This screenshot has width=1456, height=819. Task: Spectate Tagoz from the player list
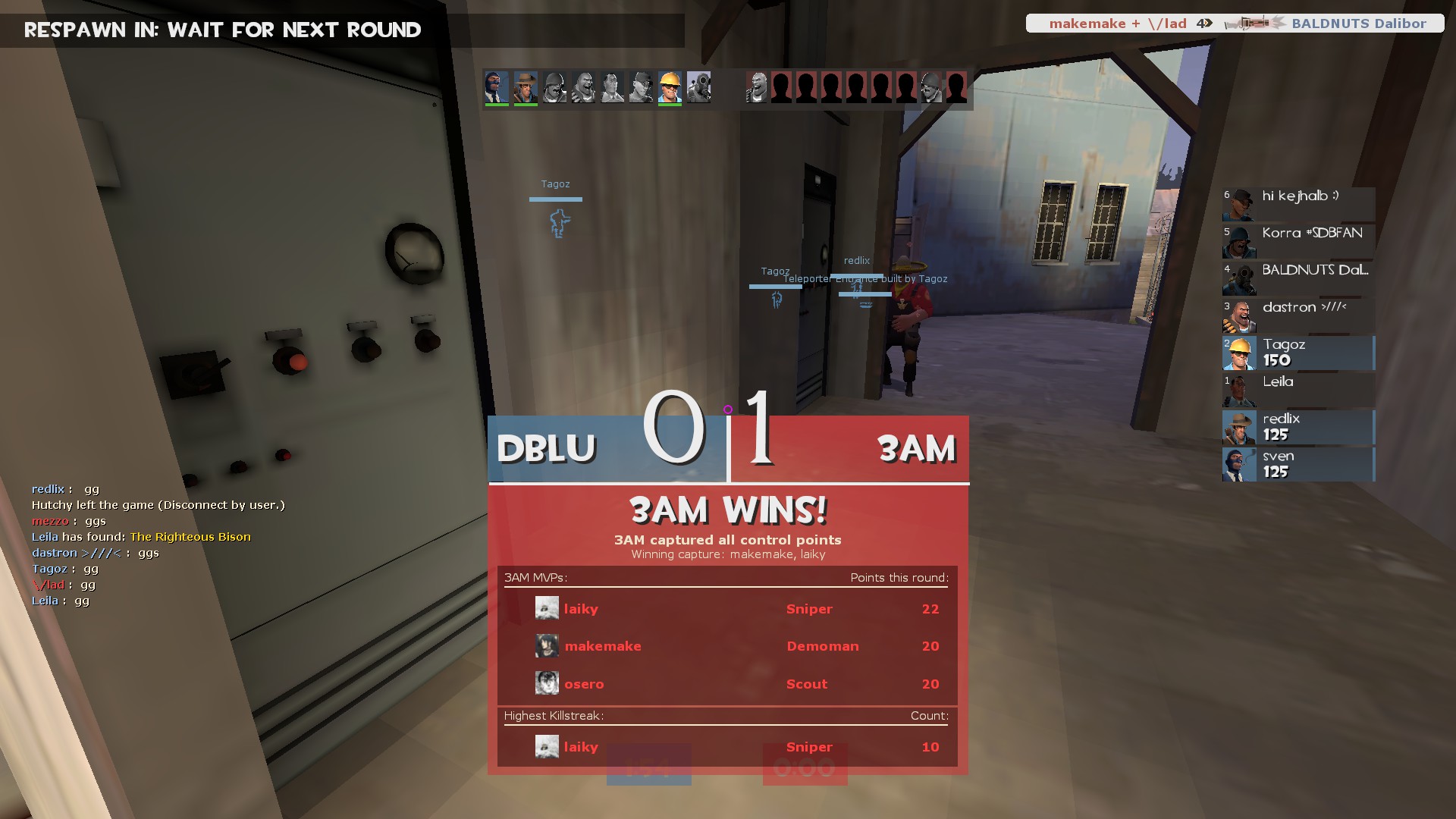[x=1298, y=353]
